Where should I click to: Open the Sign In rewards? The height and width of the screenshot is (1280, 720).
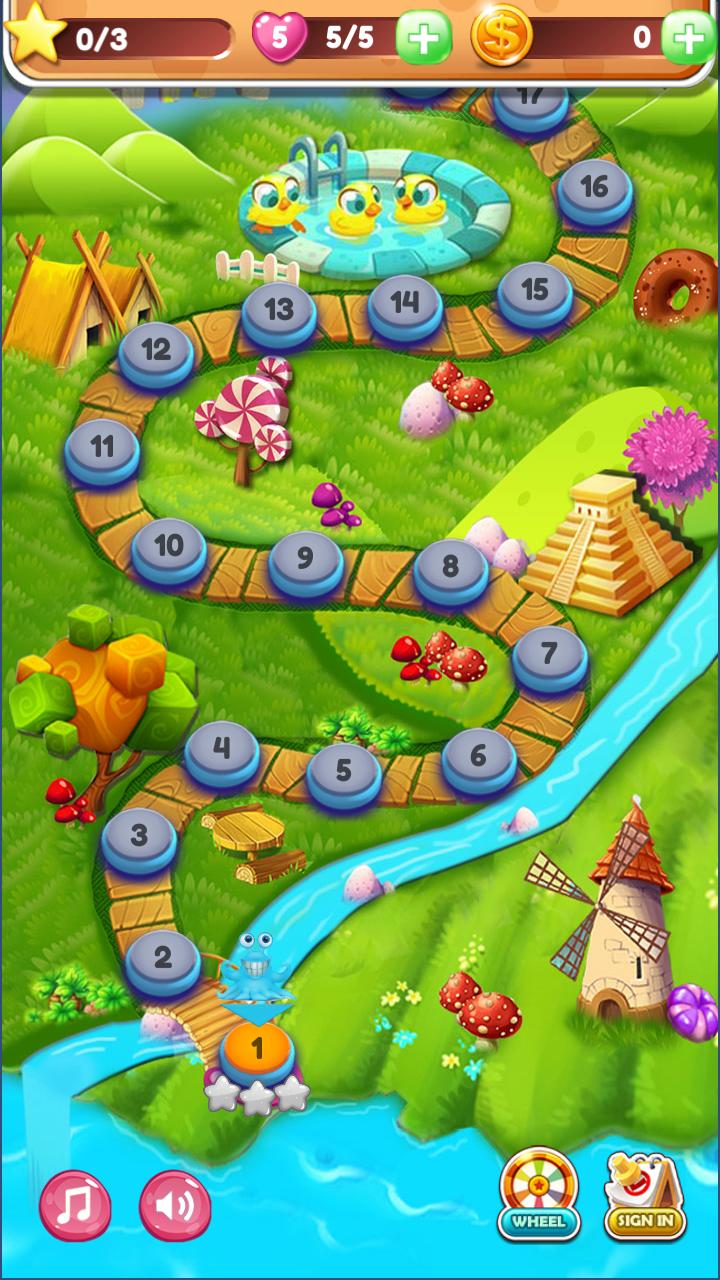(x=645, y=1195)
